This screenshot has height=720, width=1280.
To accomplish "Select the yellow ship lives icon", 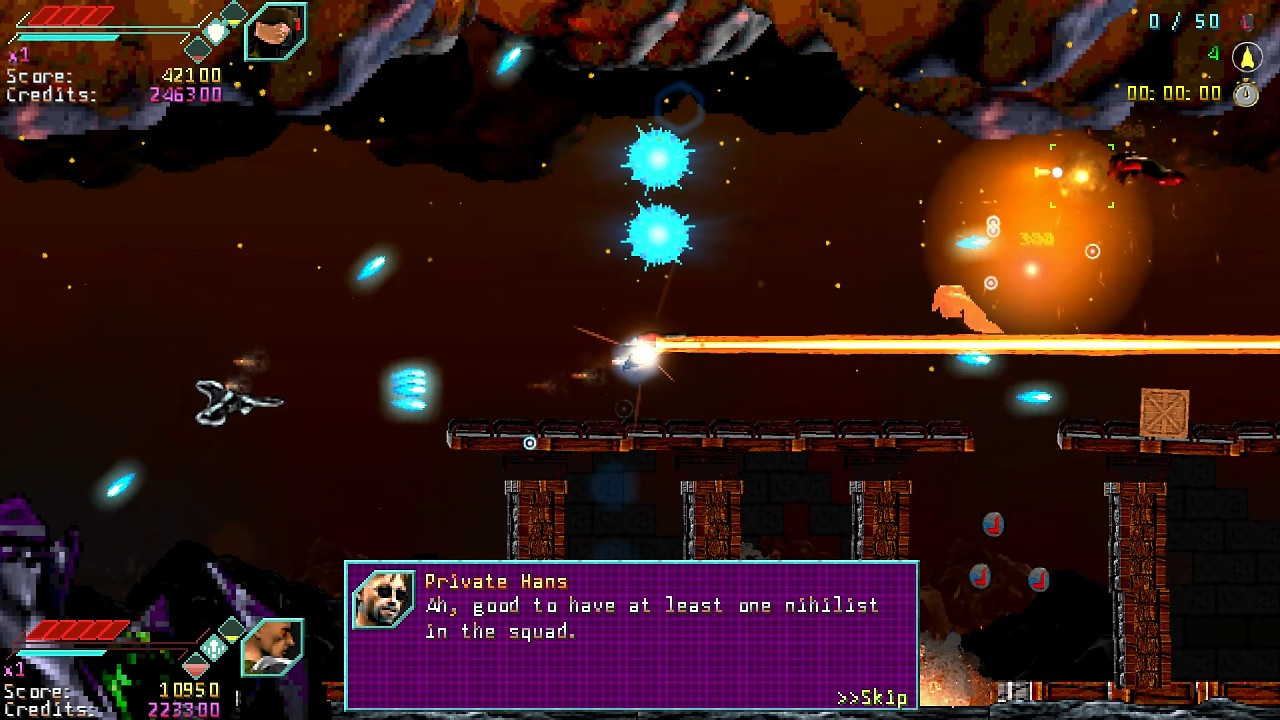I will 1246,56.
